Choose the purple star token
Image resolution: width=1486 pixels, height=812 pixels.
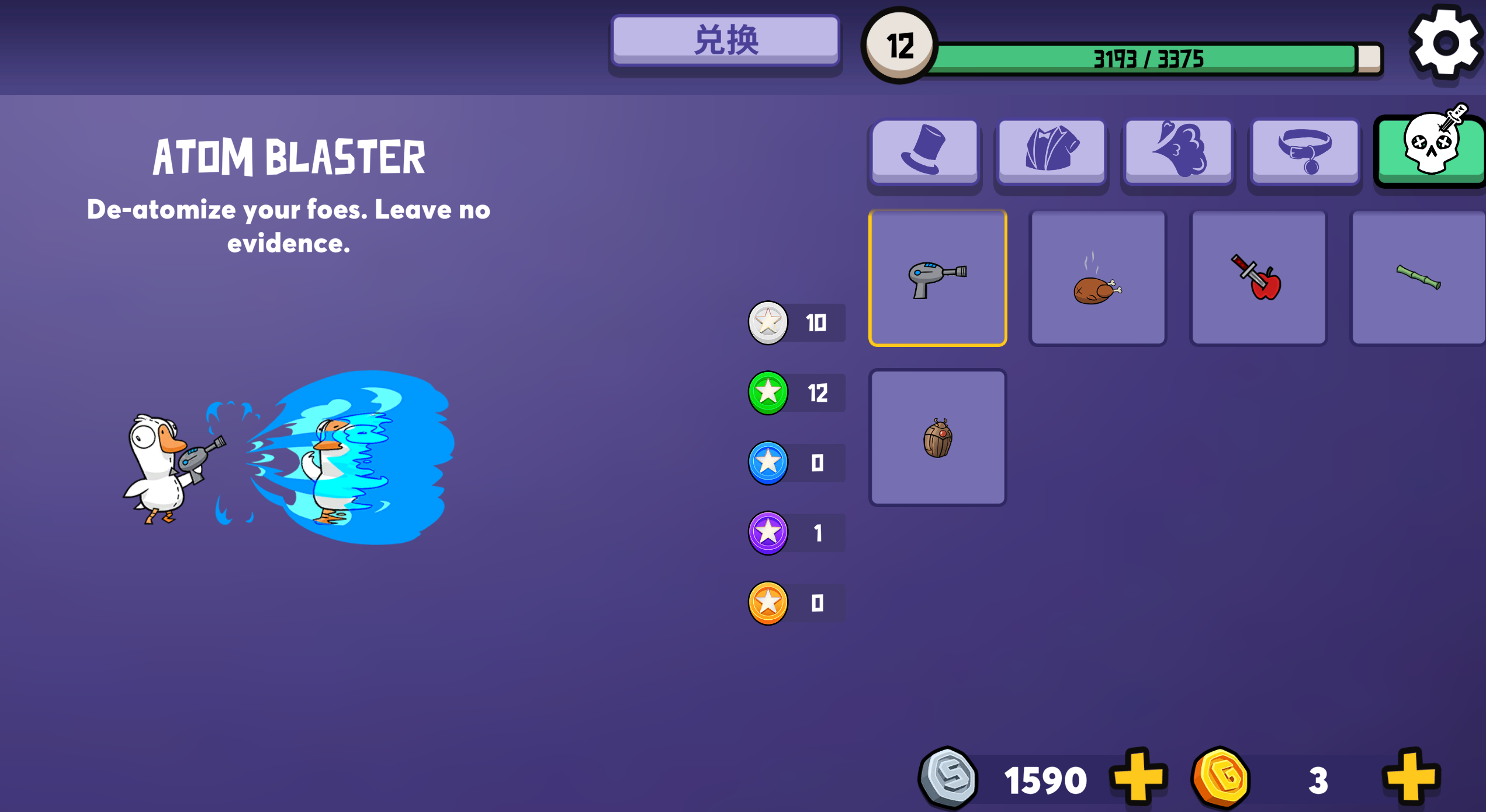[768, 533]
